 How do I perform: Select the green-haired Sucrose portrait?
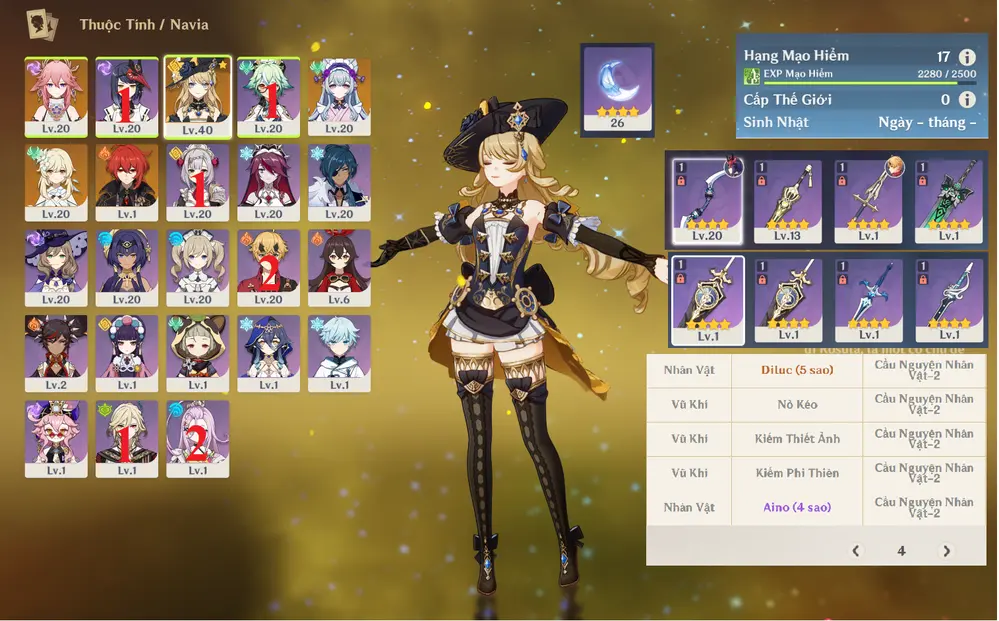269,96
